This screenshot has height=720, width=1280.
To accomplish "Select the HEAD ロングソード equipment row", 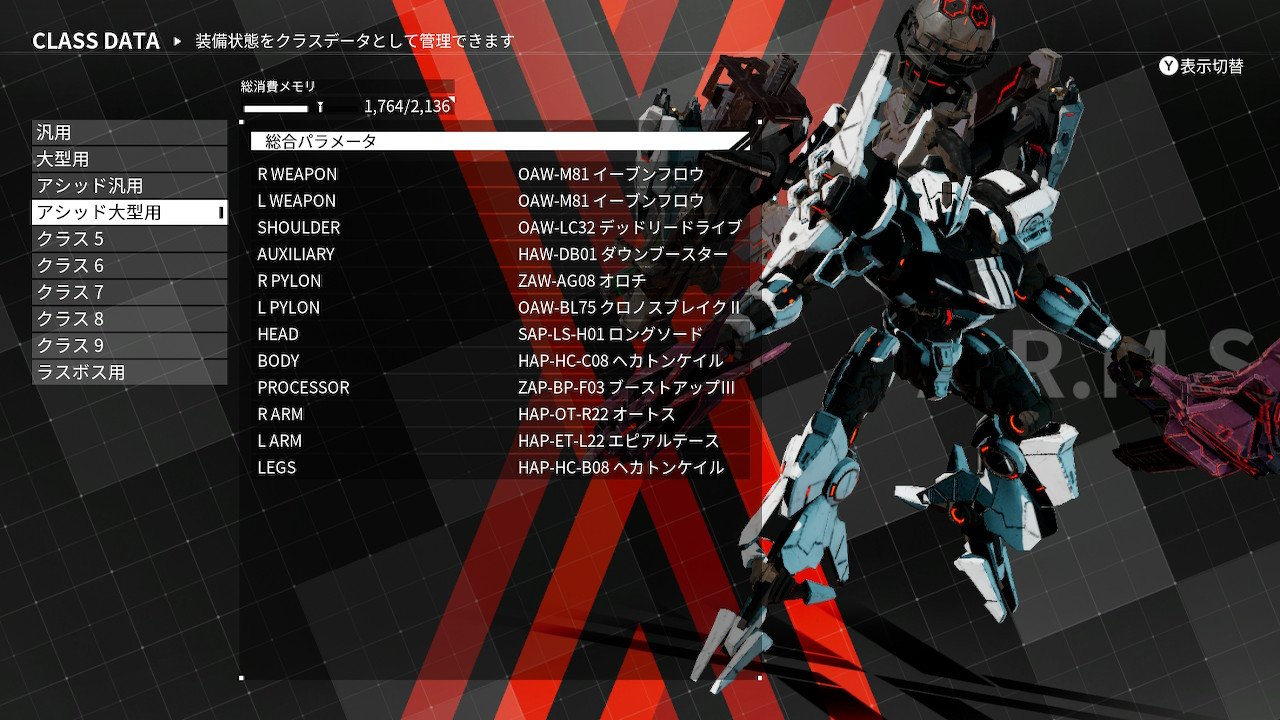I will point(500,334).
